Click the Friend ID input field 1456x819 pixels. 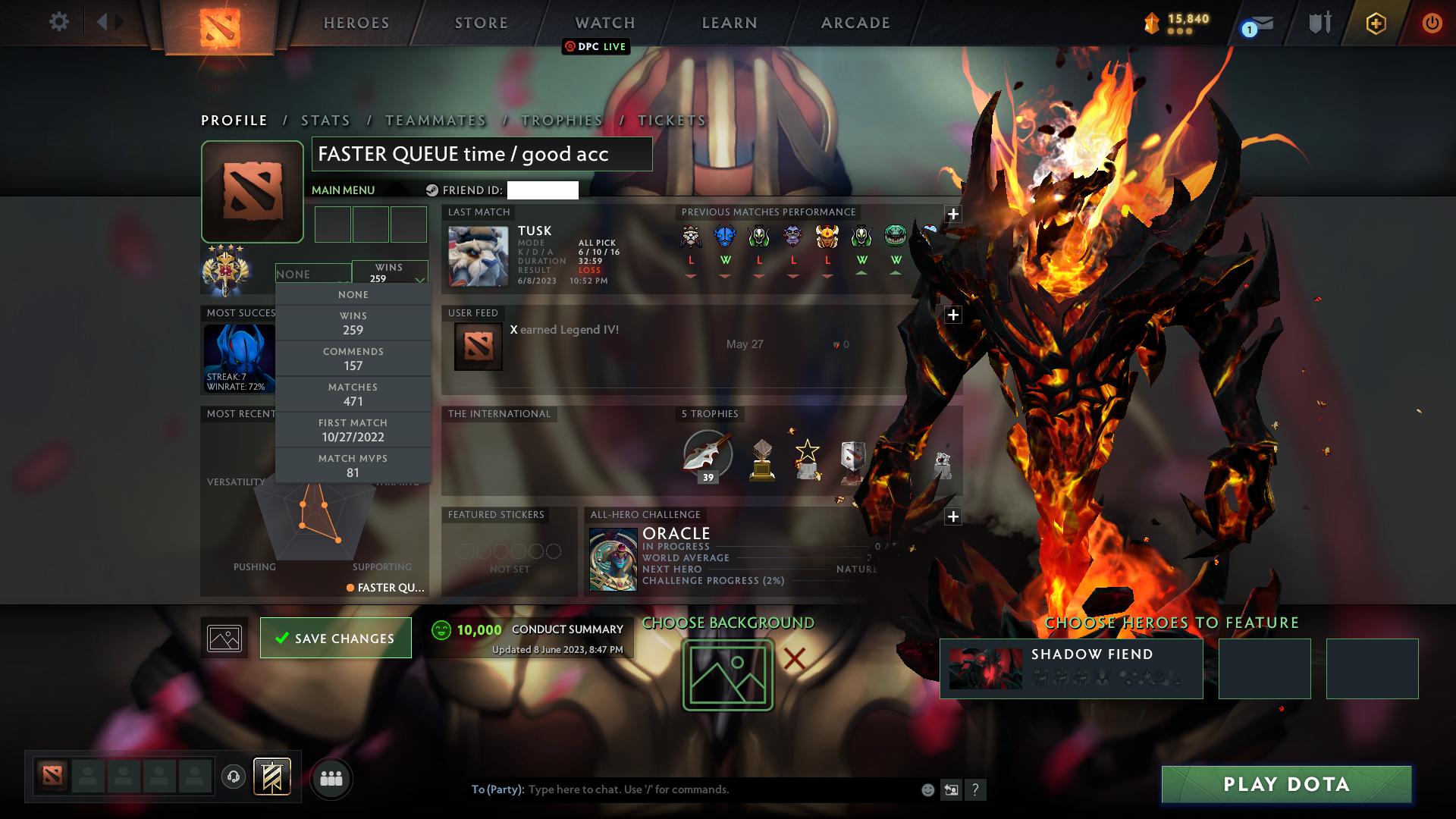coord(543,190)
